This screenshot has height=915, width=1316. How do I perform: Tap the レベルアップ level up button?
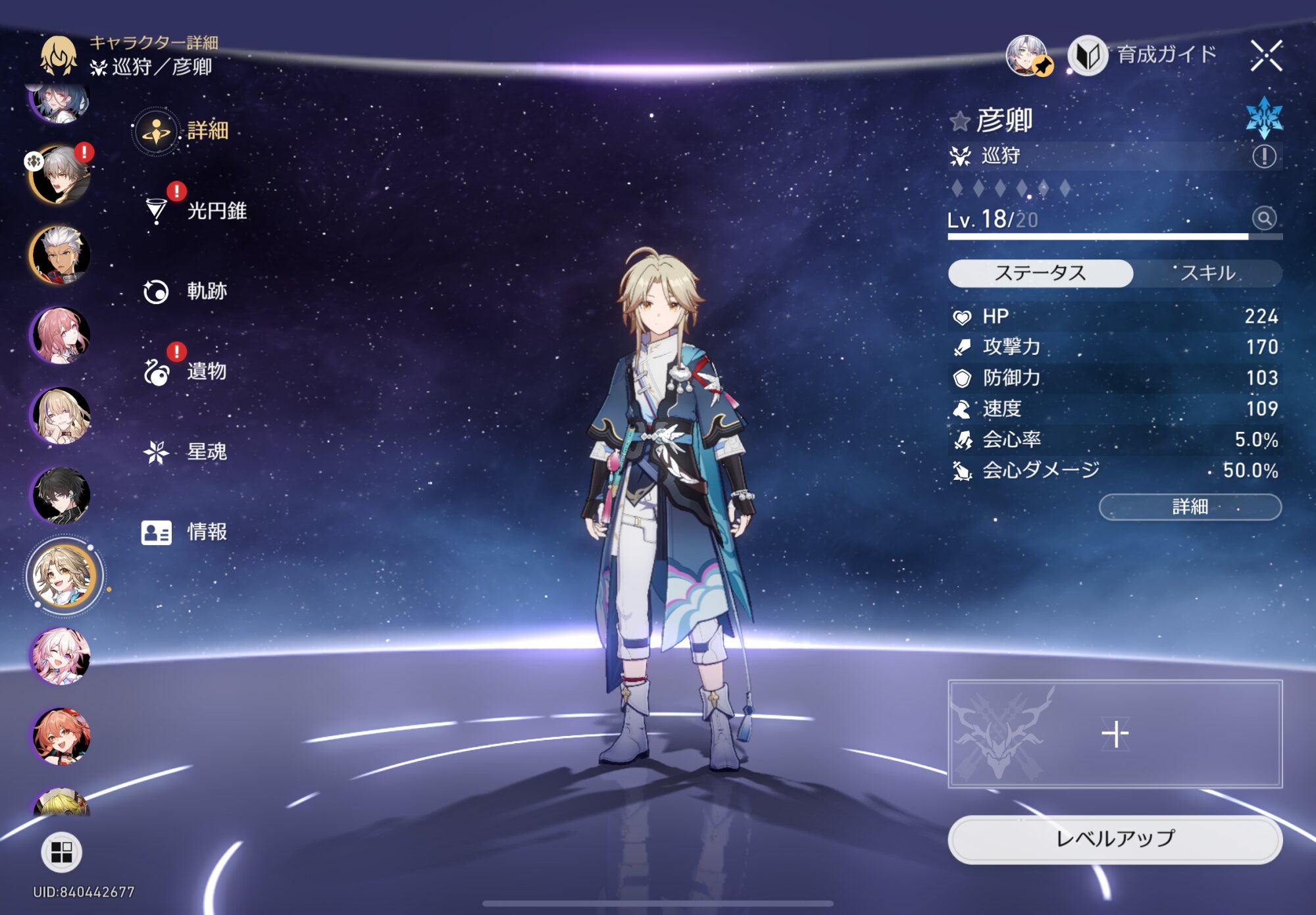(1115, 839)
